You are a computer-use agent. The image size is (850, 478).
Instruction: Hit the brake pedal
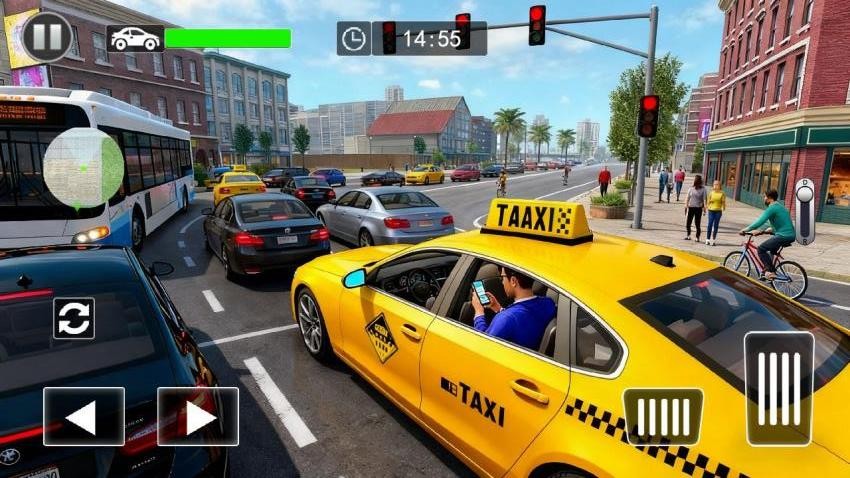tap(662, 416)
